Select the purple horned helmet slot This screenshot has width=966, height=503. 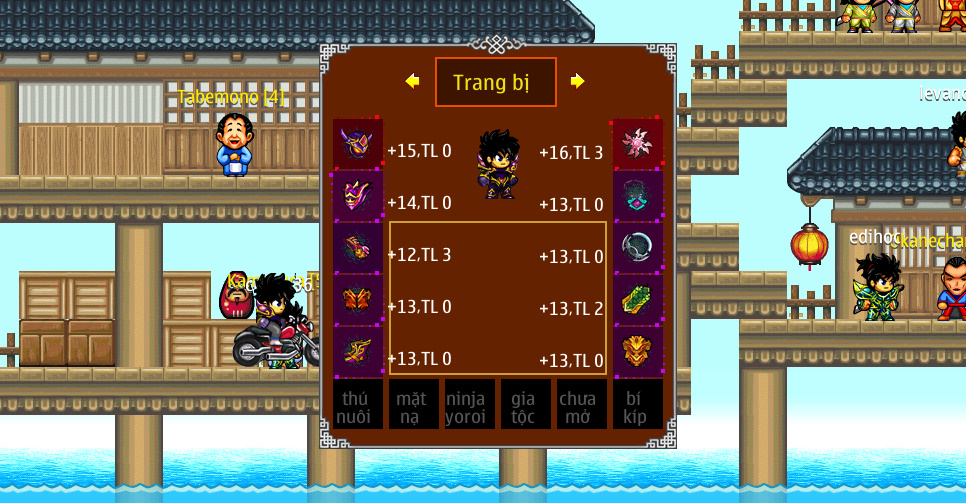tap(358, 143)
